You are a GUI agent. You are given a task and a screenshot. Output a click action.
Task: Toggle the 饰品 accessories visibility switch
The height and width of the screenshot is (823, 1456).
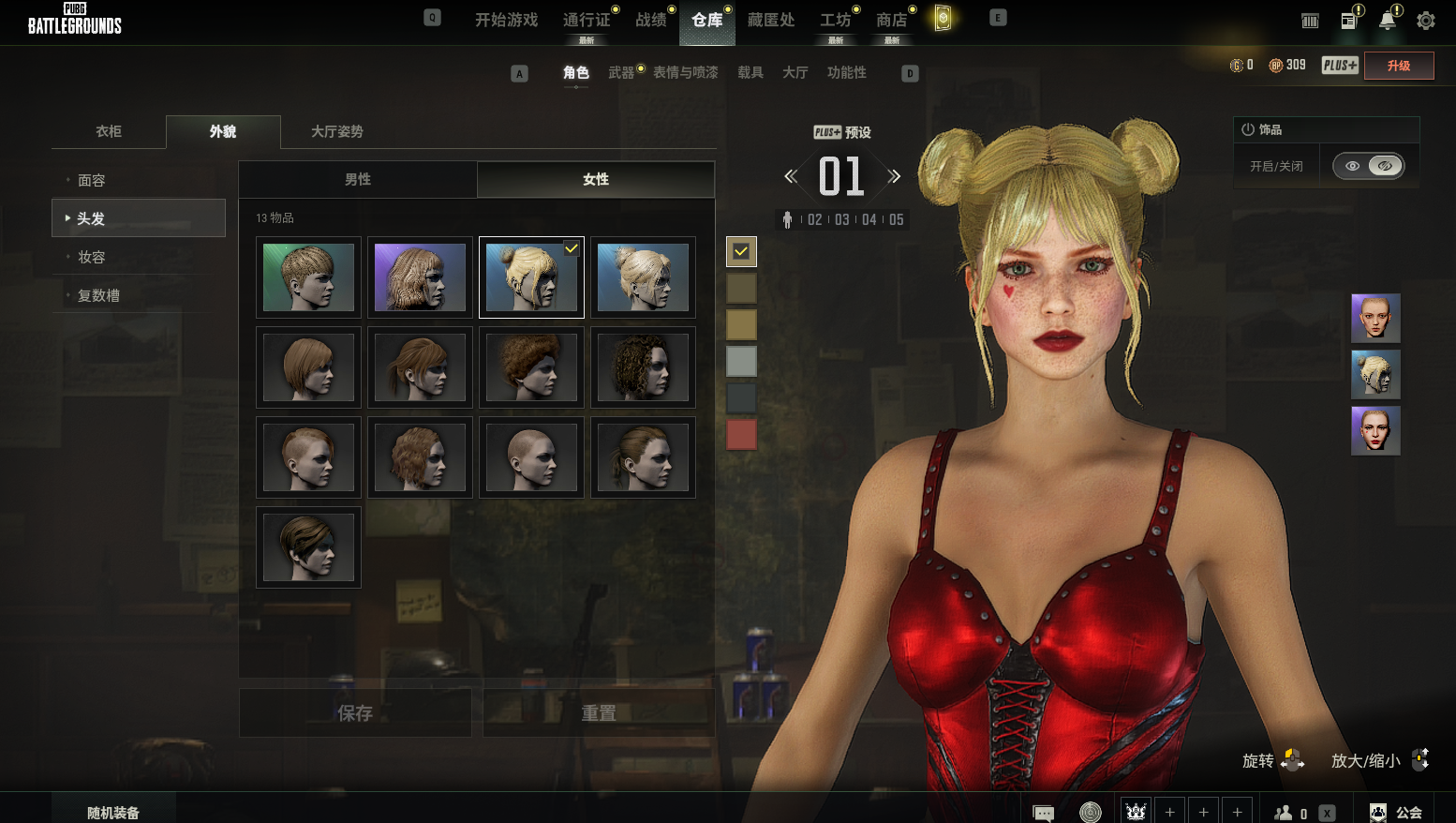click(1368, 166)
